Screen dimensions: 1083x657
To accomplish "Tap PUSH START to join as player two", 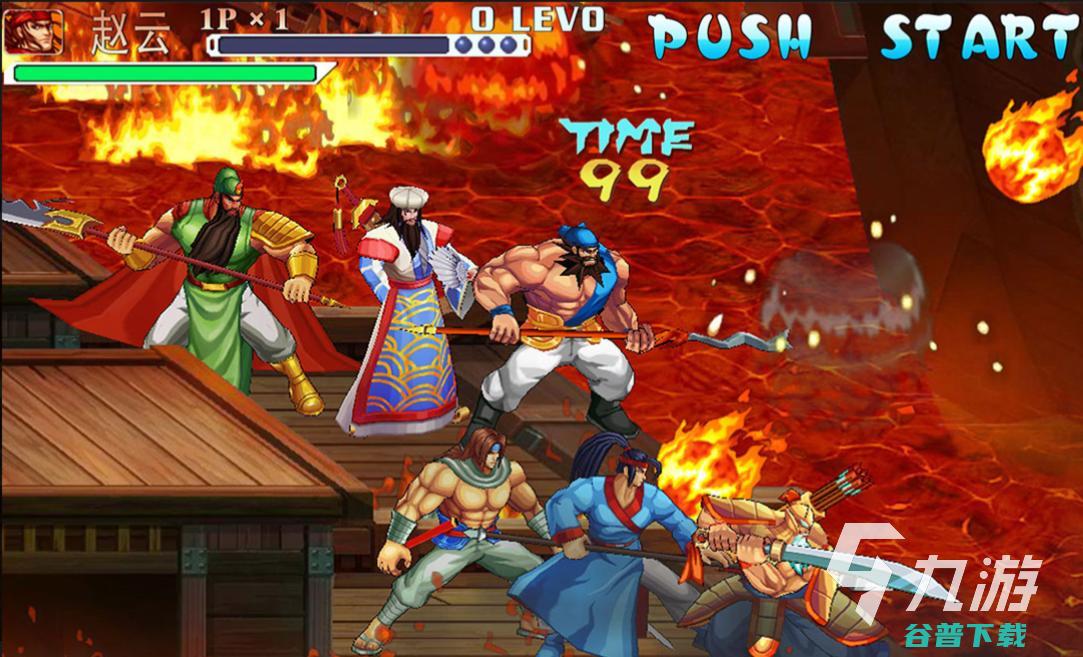I will [864, 38].
